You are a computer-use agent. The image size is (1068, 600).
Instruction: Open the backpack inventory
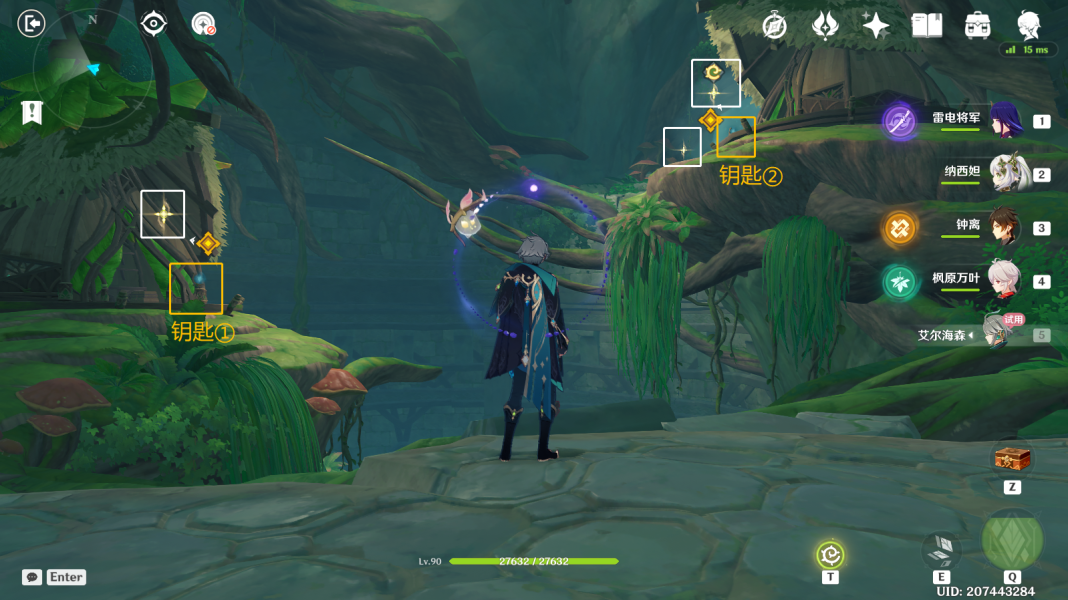(x=977, y=26)
